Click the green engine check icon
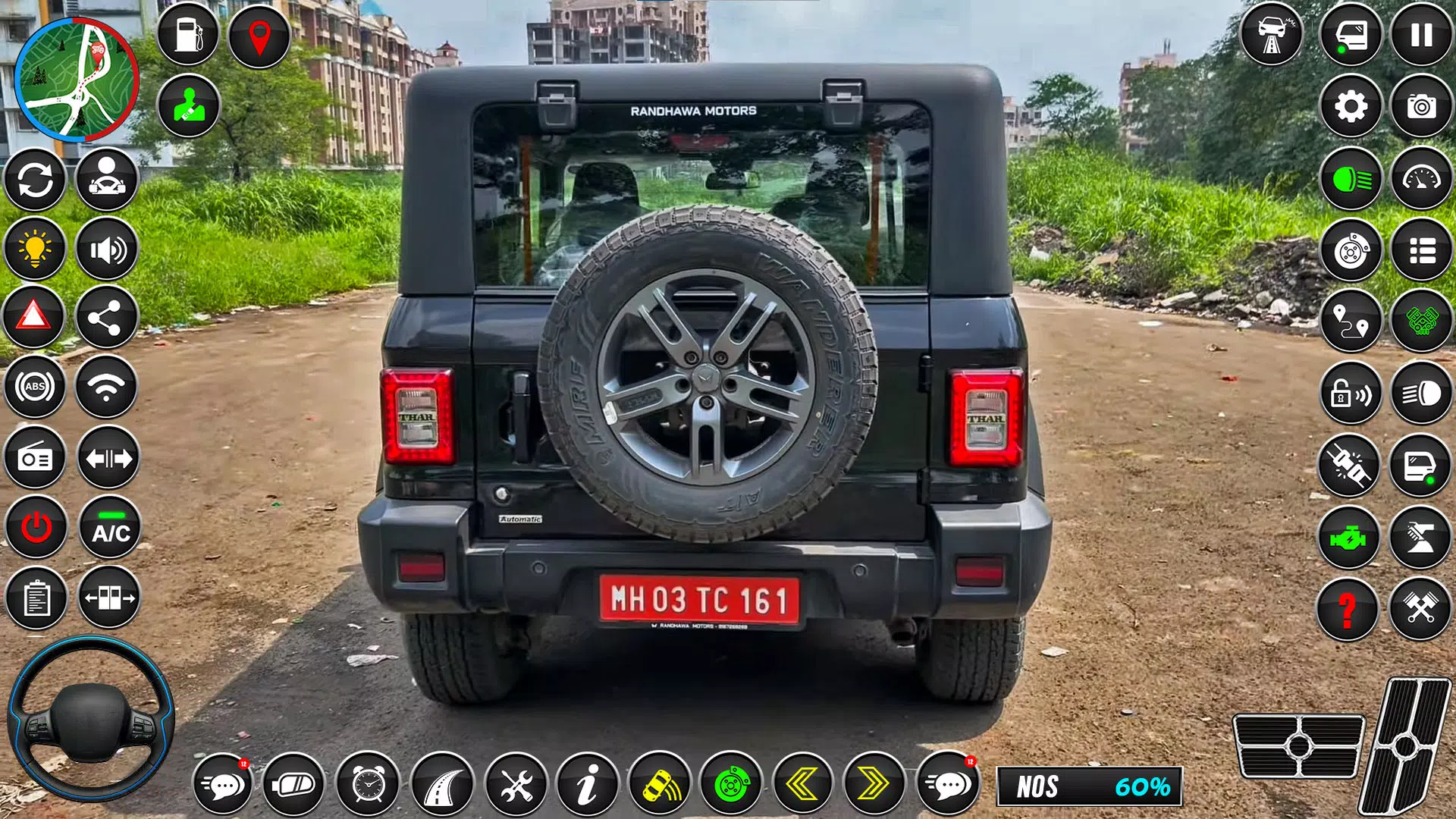This screenshot has height=819, width=1456. [x=1351, y=535]
